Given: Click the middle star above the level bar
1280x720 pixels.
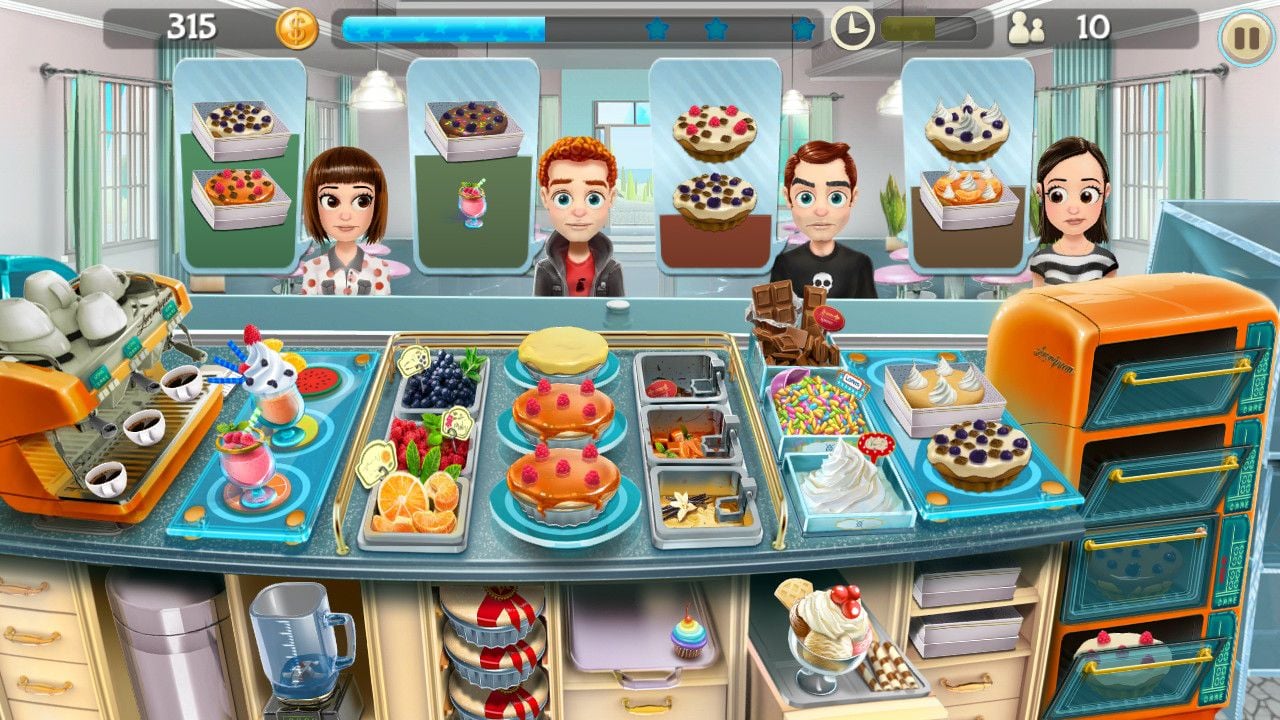Looking at the screenshot, I should pyautogui.click(x=714, y=30).
